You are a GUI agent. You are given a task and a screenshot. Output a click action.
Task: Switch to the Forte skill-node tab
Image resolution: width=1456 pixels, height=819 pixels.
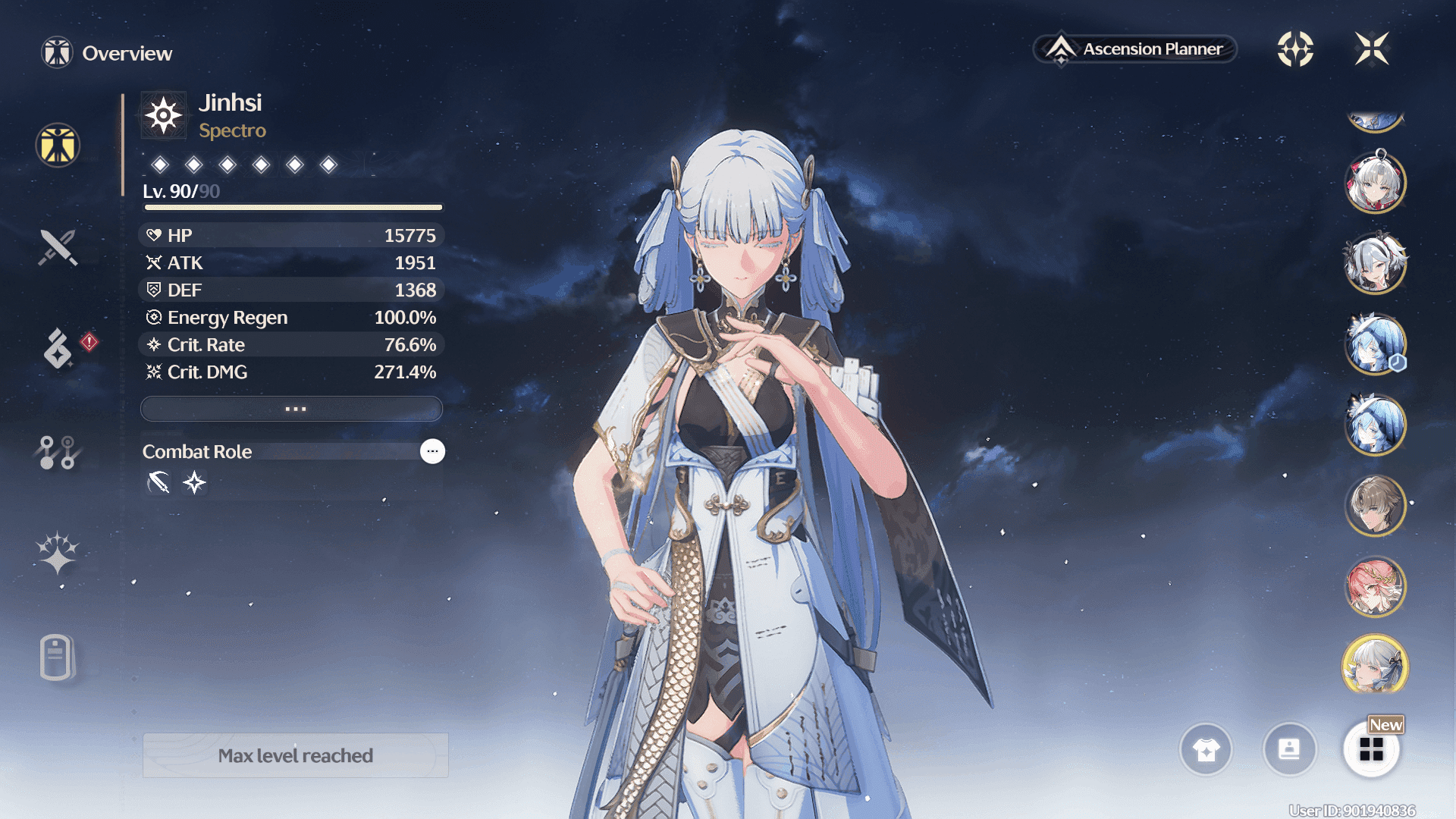pos(58,452)
